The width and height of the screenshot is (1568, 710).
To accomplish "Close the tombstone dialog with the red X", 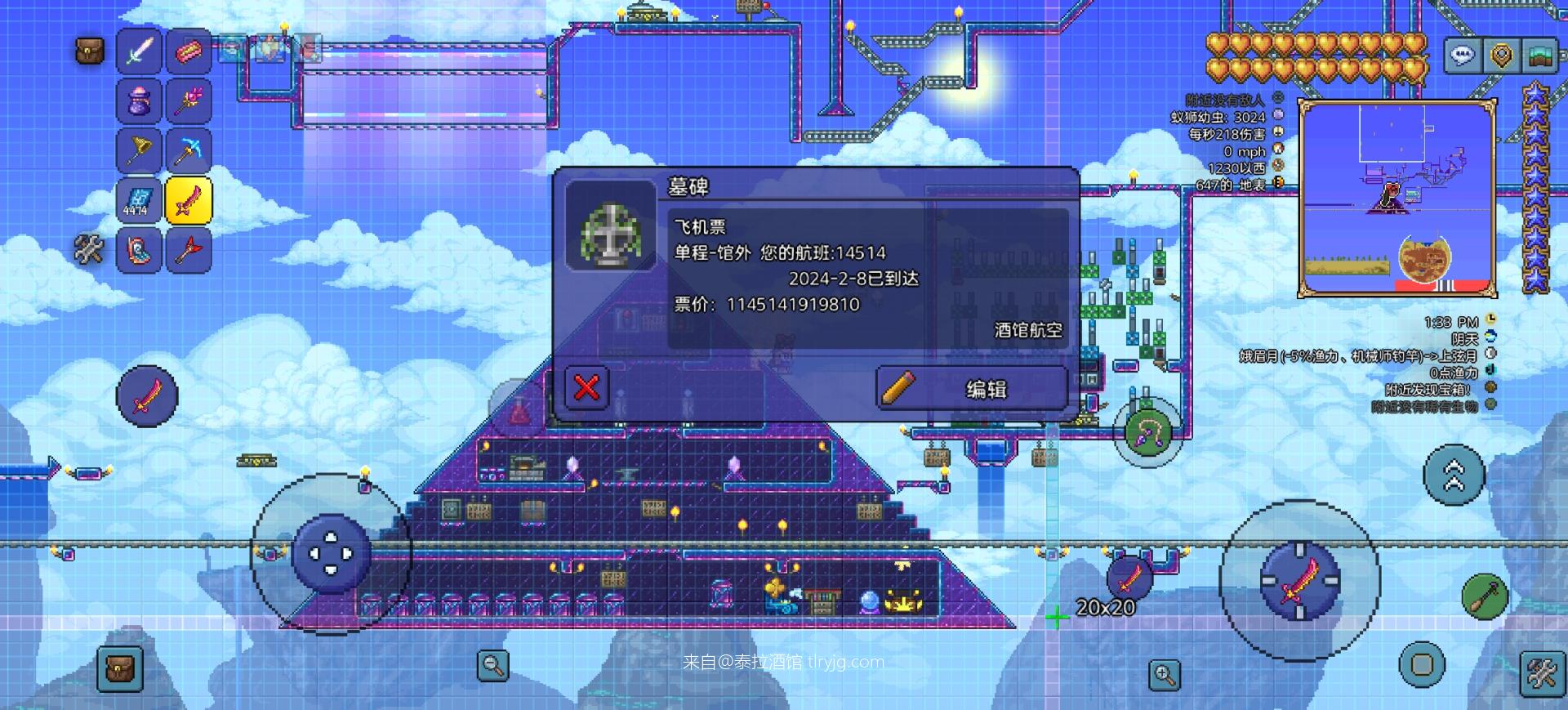I will click(586, 387).
